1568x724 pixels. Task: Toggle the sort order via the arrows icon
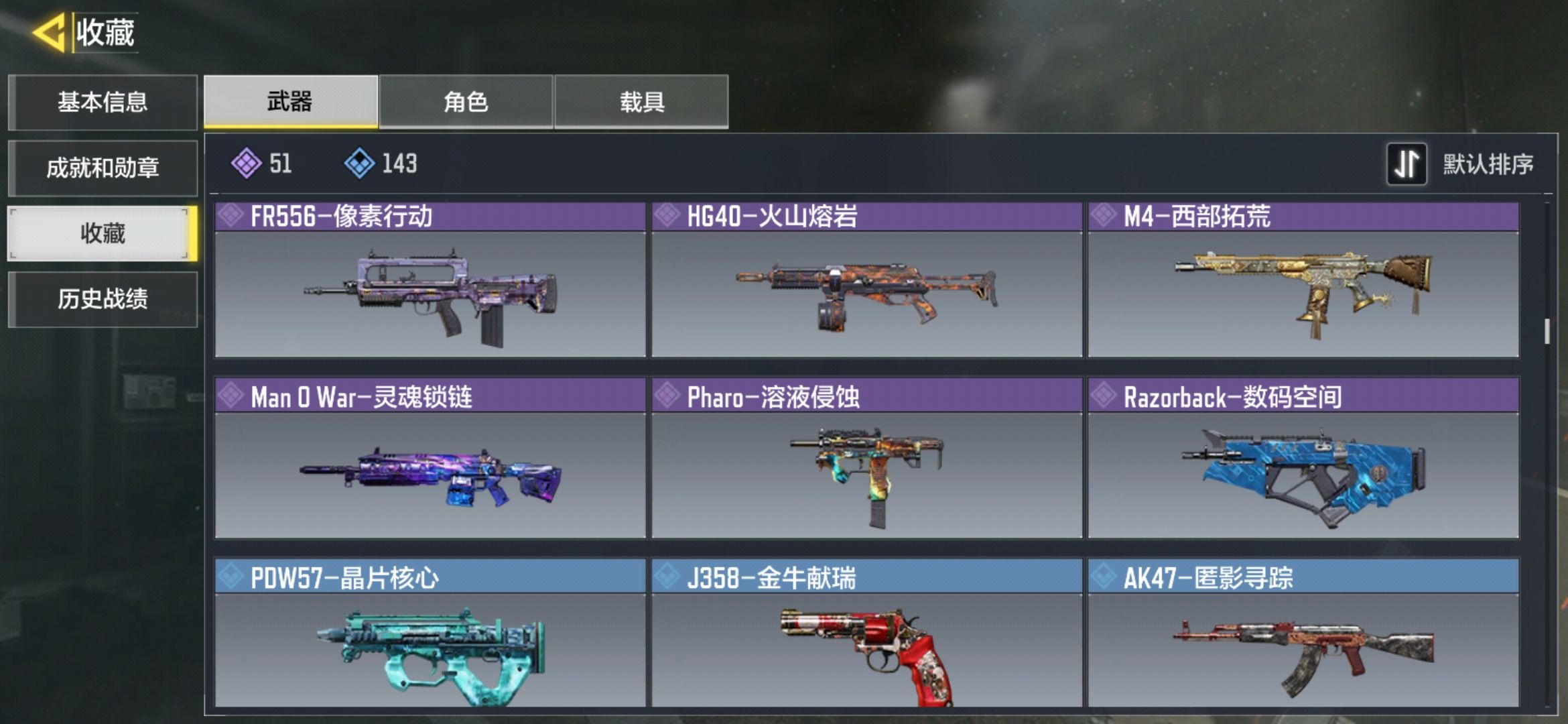tap(1407, 164)
